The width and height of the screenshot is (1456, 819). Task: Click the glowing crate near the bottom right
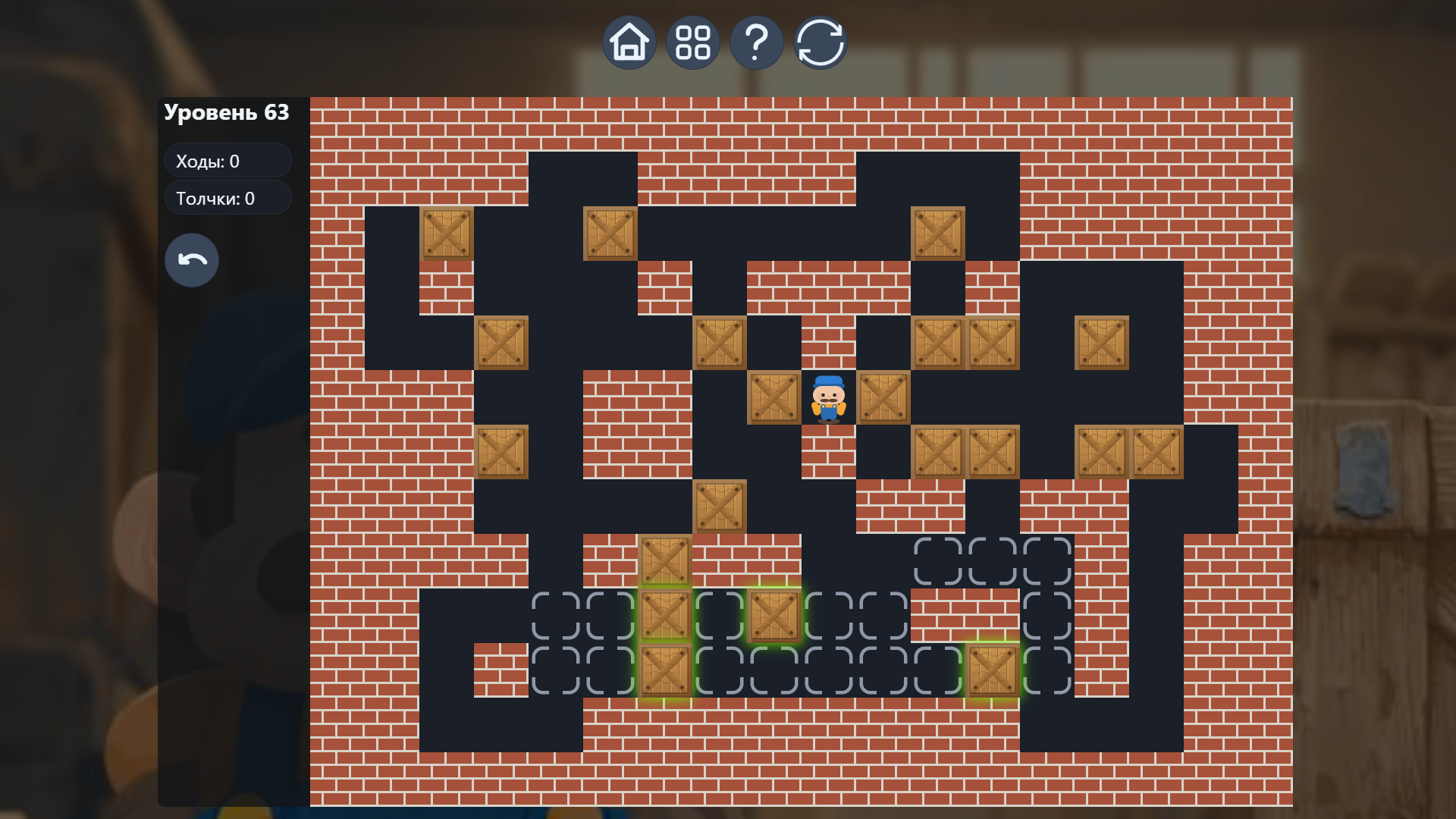tap(993, 671)
